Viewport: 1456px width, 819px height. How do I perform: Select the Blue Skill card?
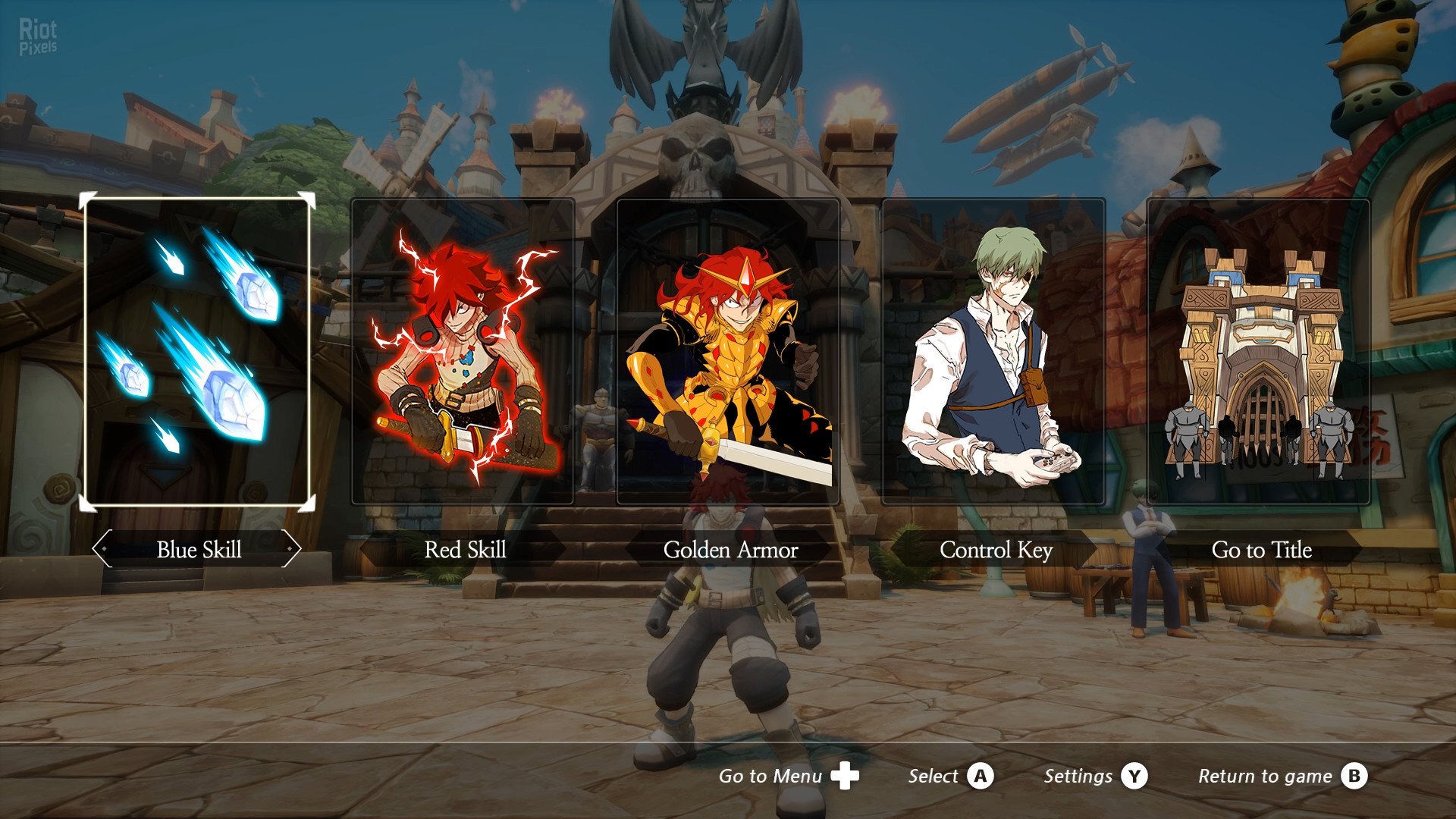(x=197, y=351)
